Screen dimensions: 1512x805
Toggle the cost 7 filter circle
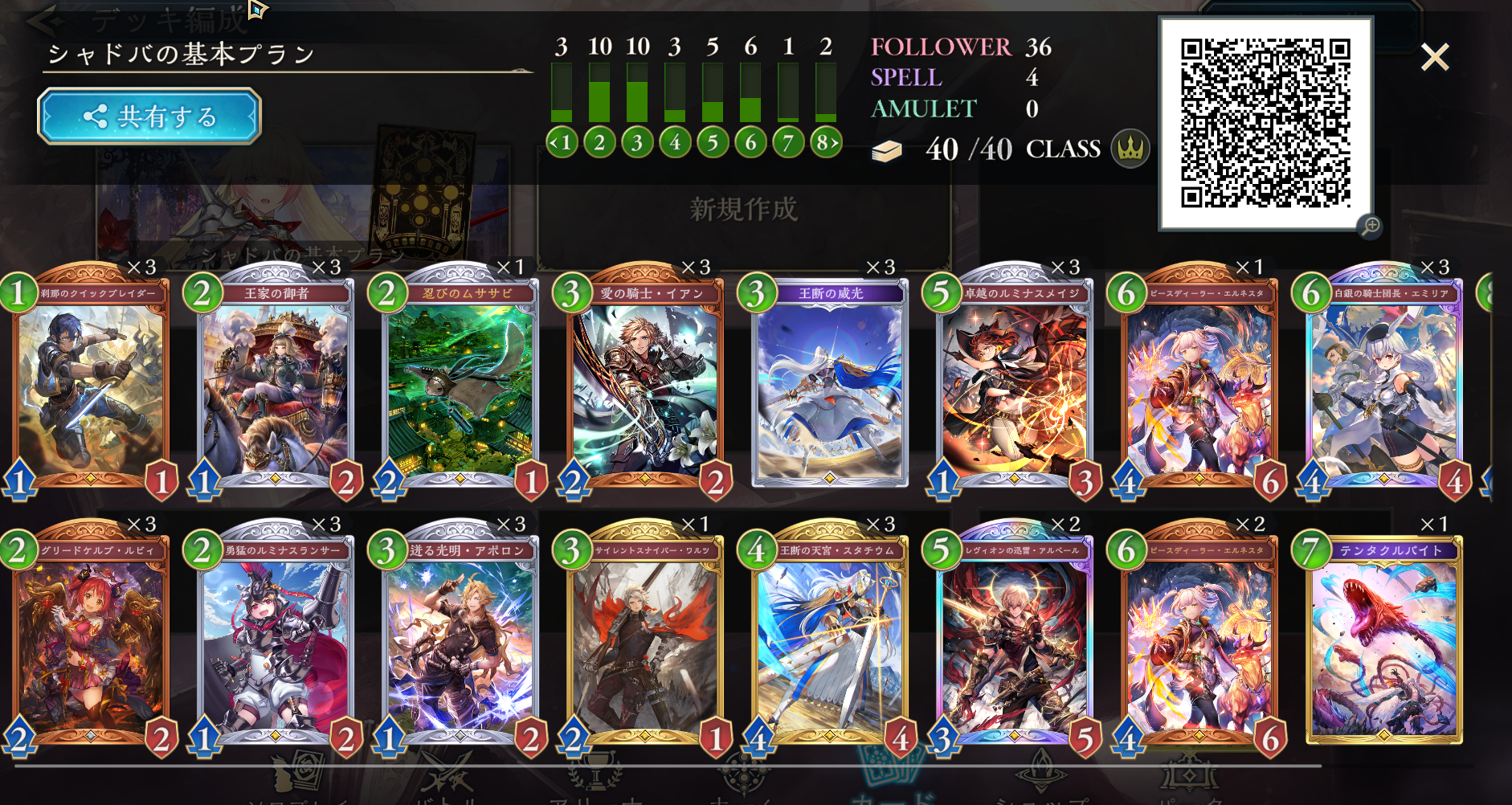tap(787, 142)
